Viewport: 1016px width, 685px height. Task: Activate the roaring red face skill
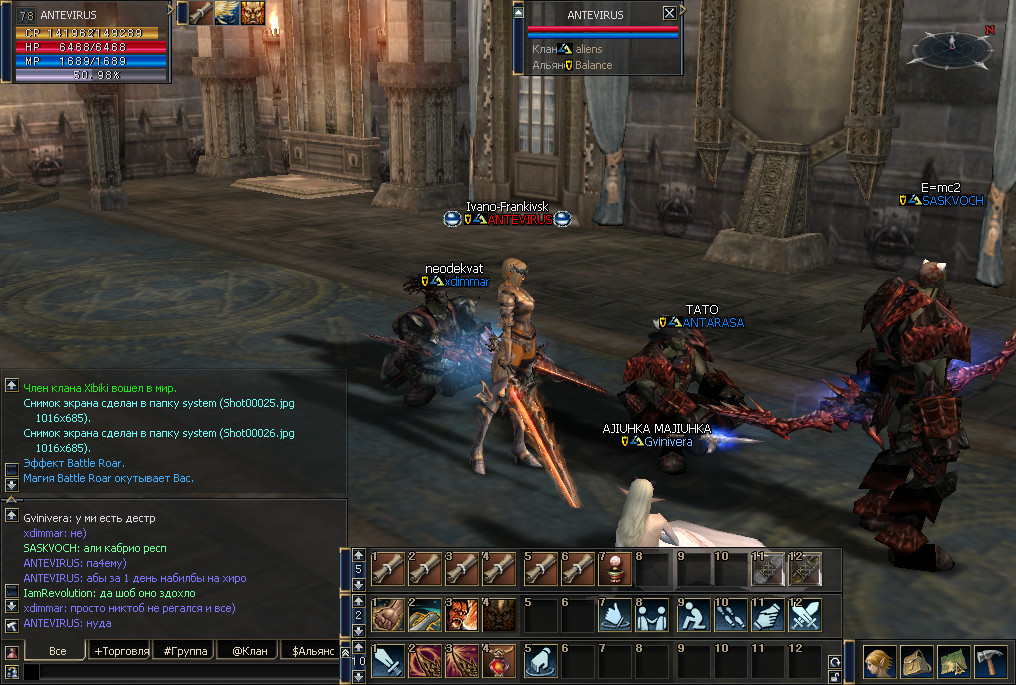click(460, 614)
